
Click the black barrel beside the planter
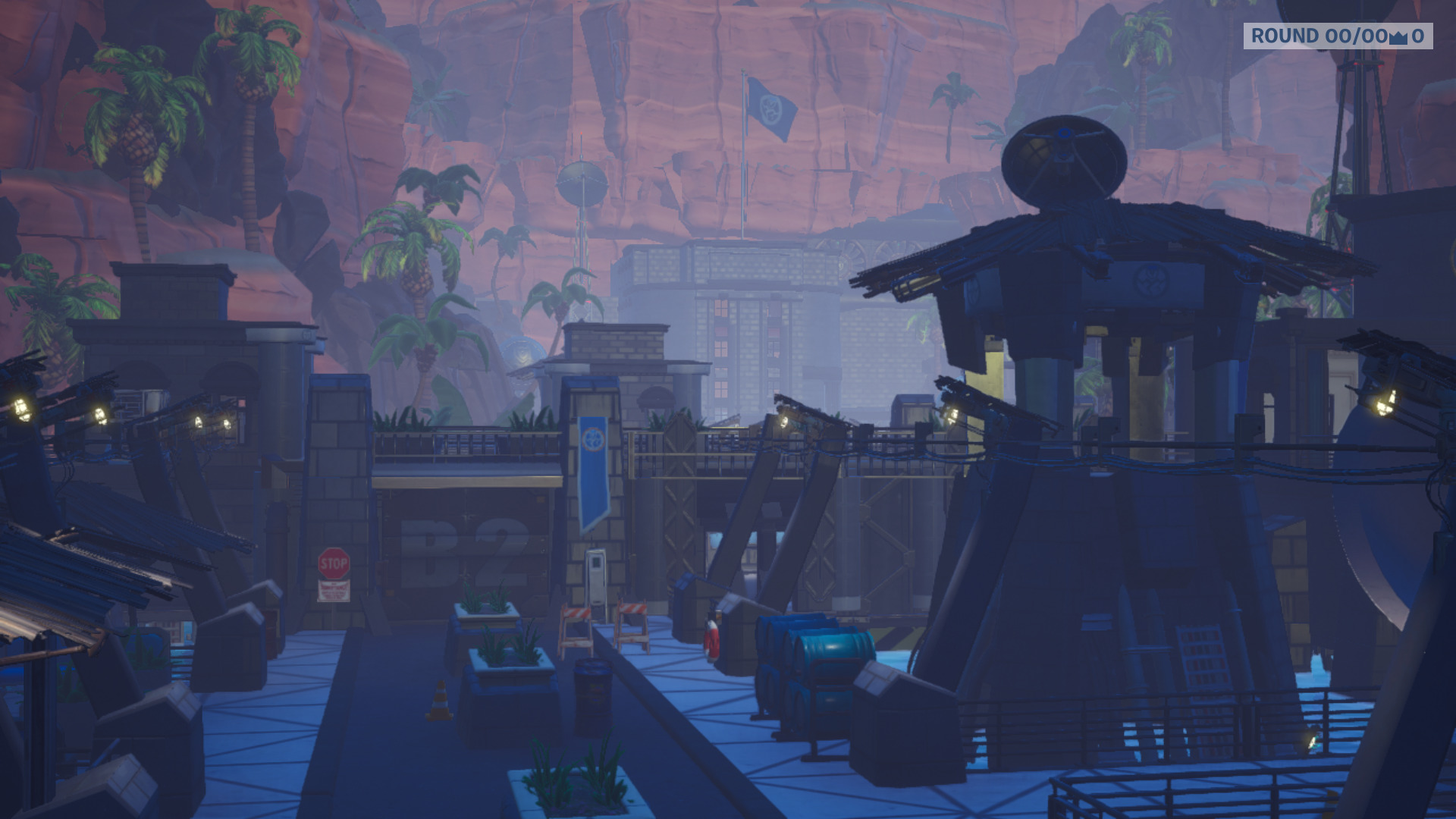(592, 686)
